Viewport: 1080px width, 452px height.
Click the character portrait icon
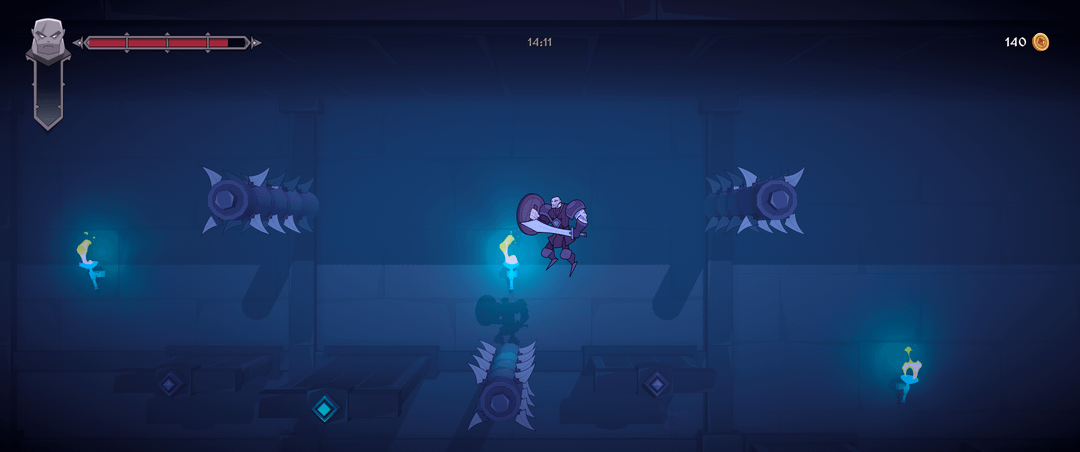click(x=46, y=40)
